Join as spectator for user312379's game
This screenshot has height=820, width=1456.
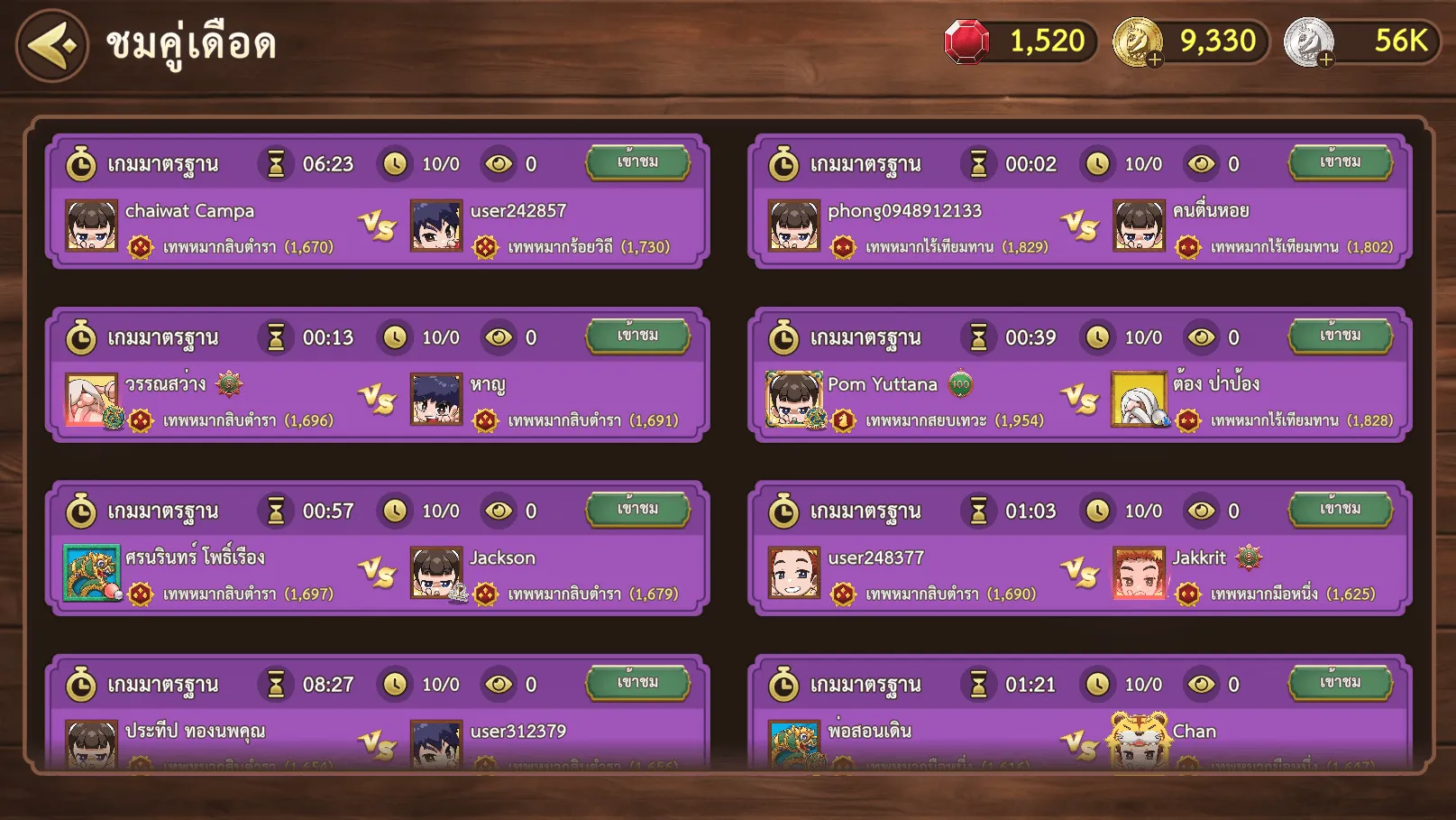click(637, 683)
